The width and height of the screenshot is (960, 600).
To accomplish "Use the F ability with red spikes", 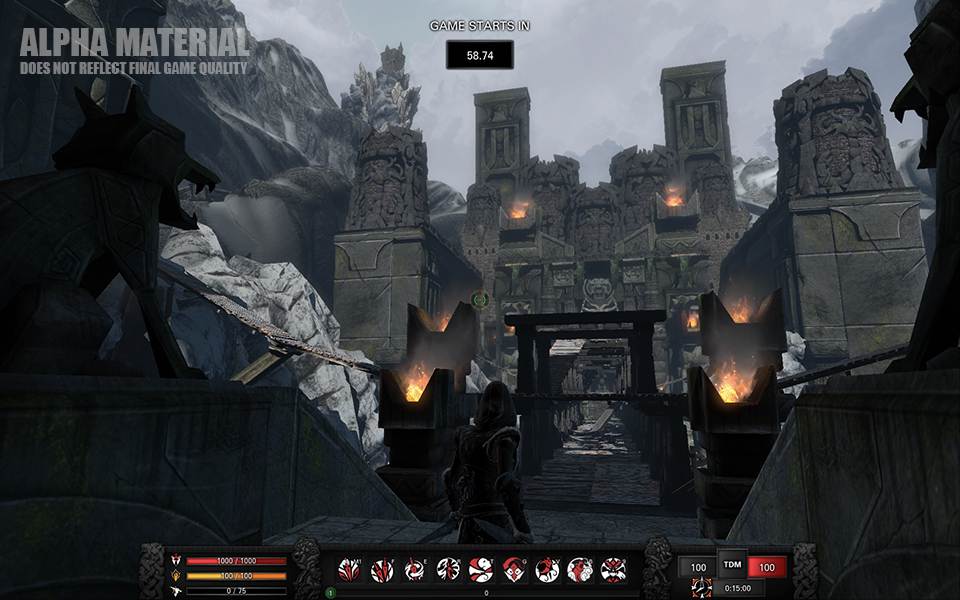I will [x=382, y=570].
